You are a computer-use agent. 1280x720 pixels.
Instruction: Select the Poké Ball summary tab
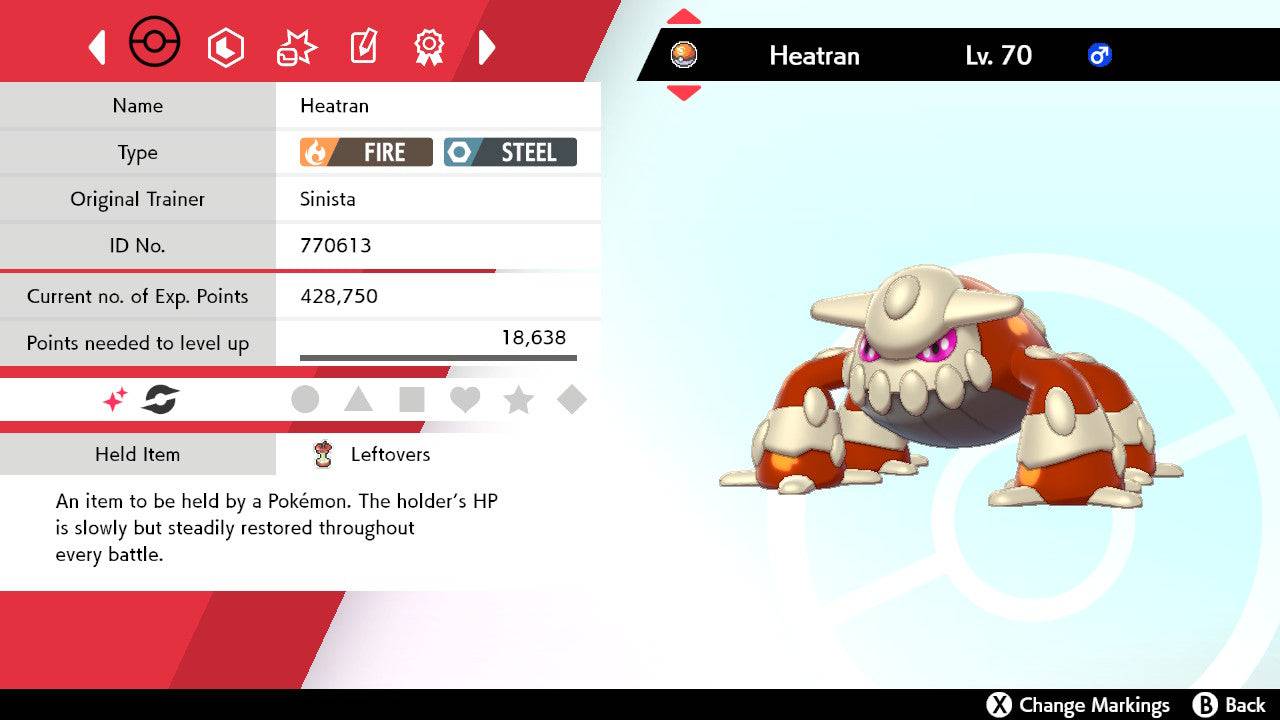pos(155,44)
